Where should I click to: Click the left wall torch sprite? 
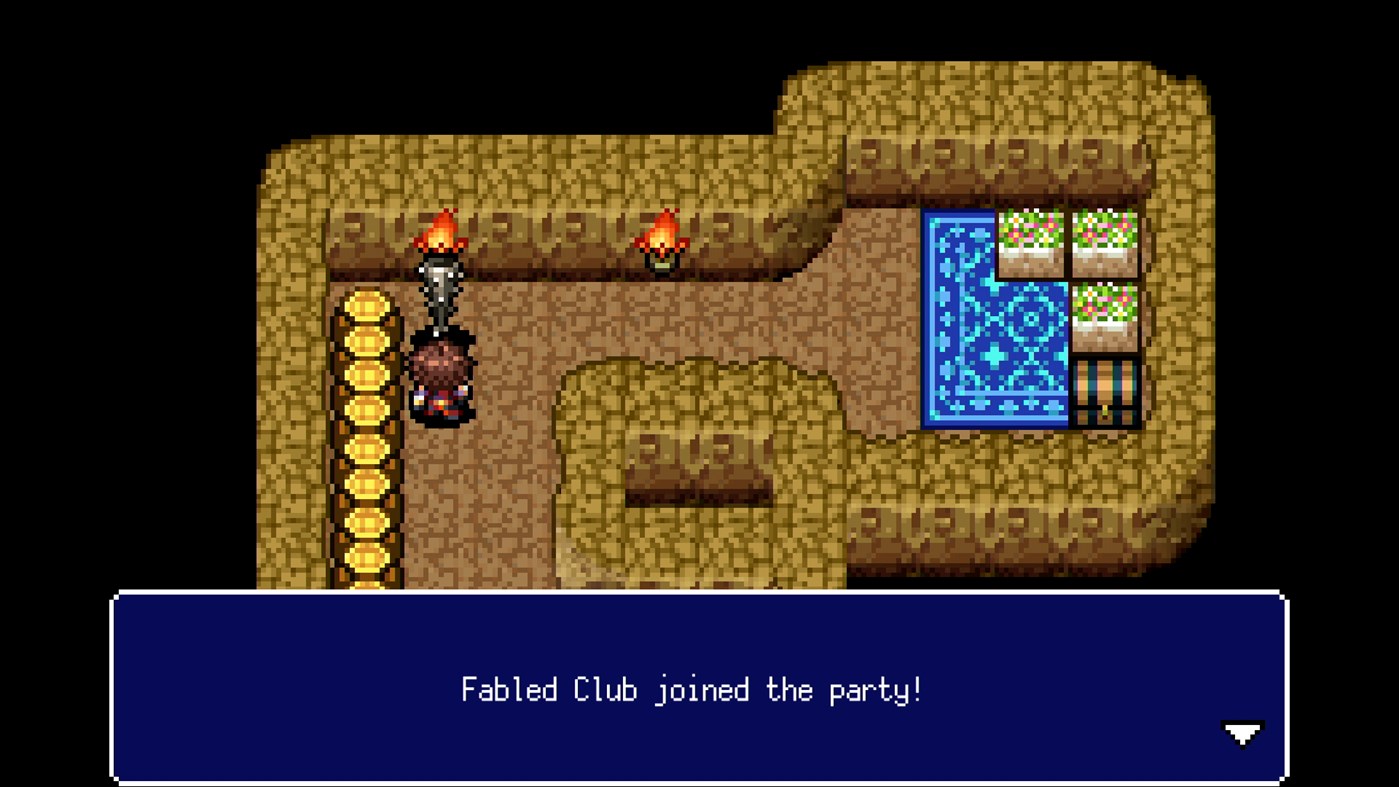[443, 237]
